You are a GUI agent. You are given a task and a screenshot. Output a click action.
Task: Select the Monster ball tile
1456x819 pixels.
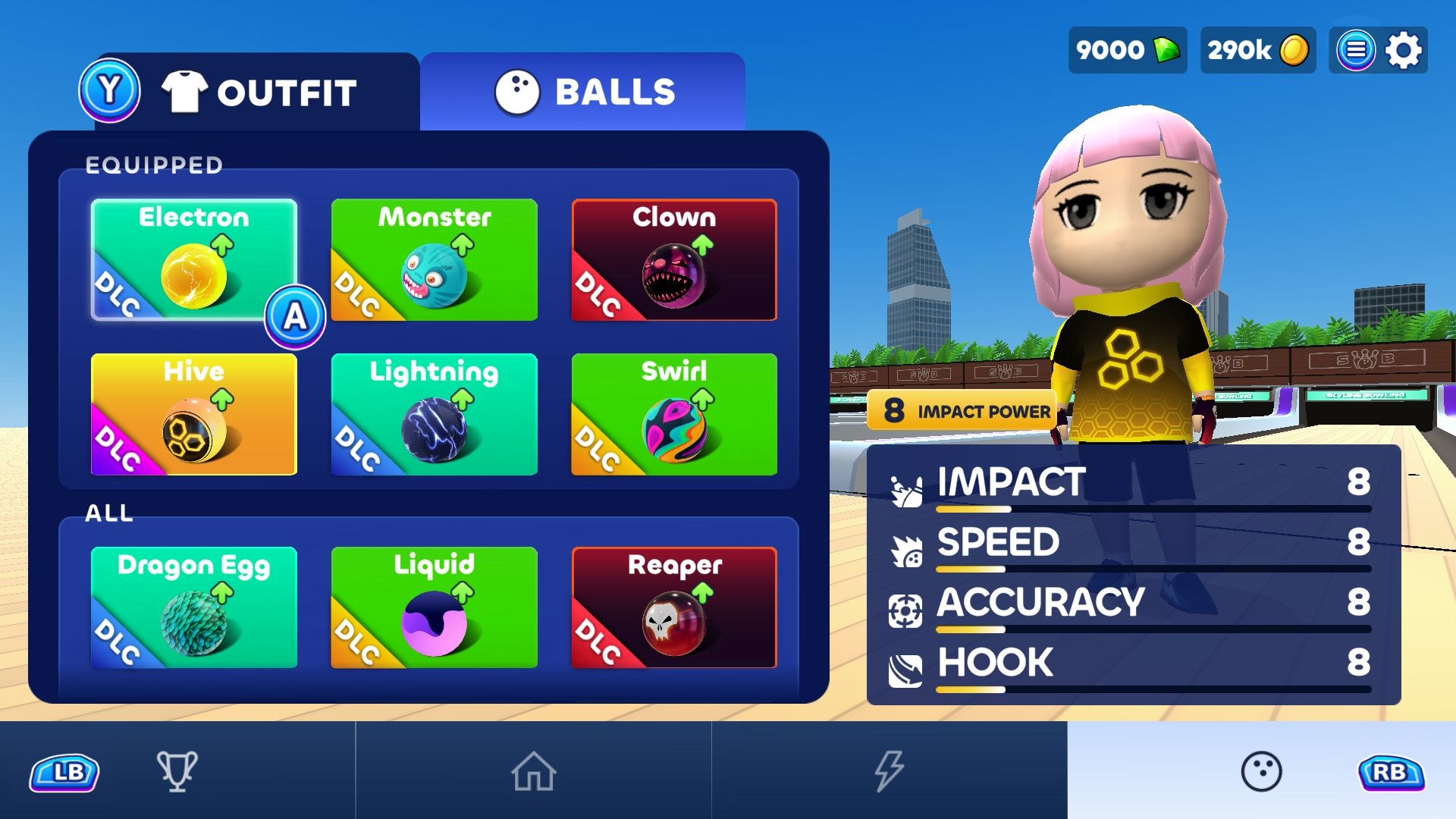click(434, 259)
